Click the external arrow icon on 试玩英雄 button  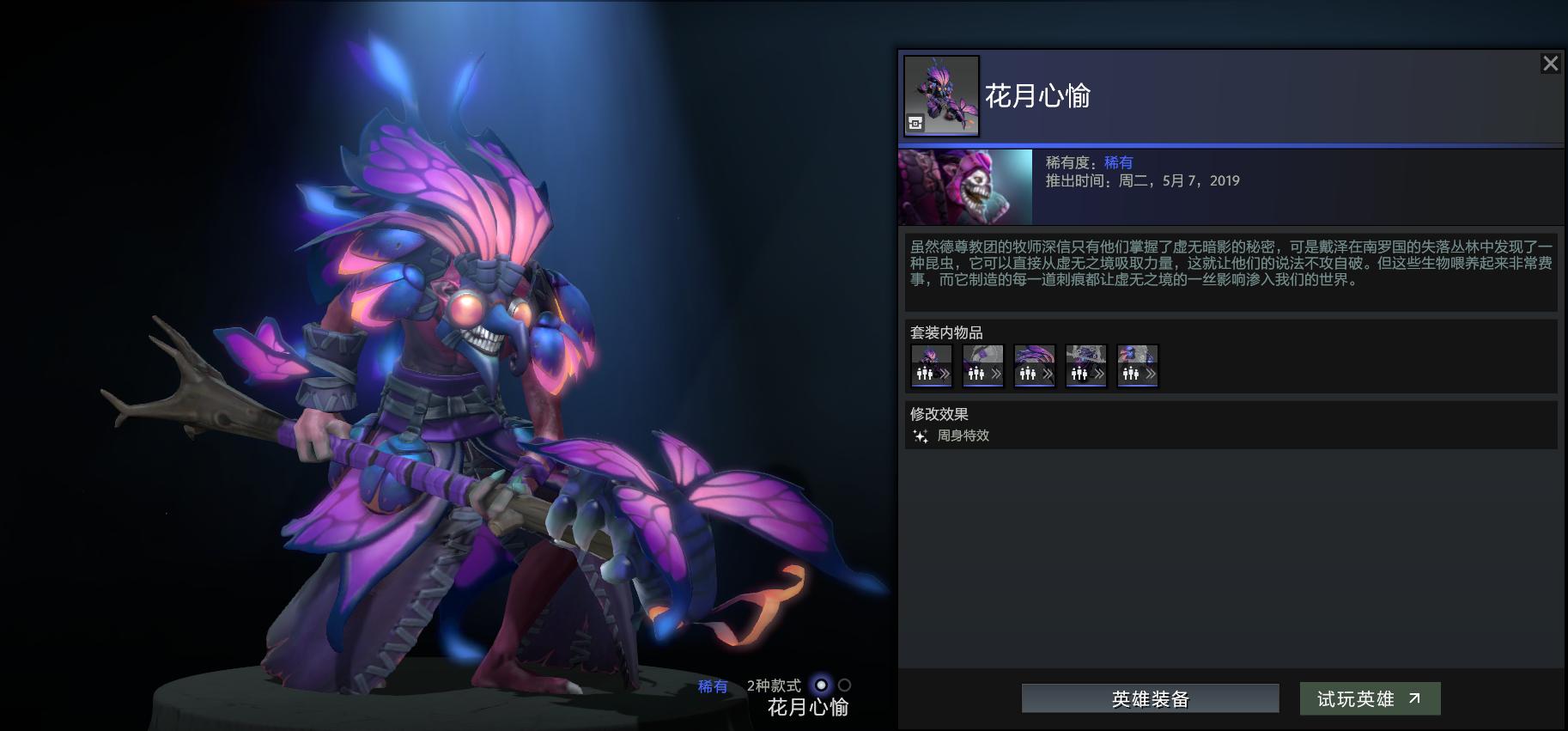pos(1413,697)
